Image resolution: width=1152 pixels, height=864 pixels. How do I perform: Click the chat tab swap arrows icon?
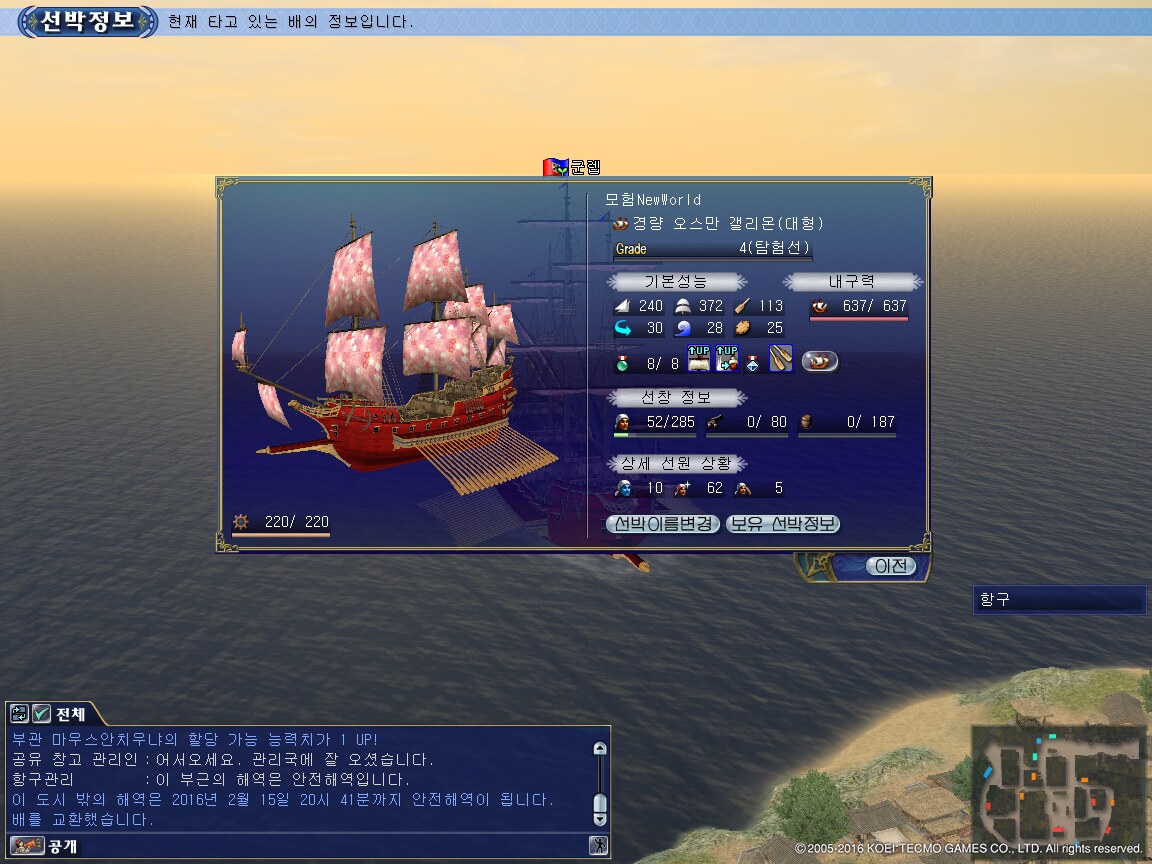19,714
